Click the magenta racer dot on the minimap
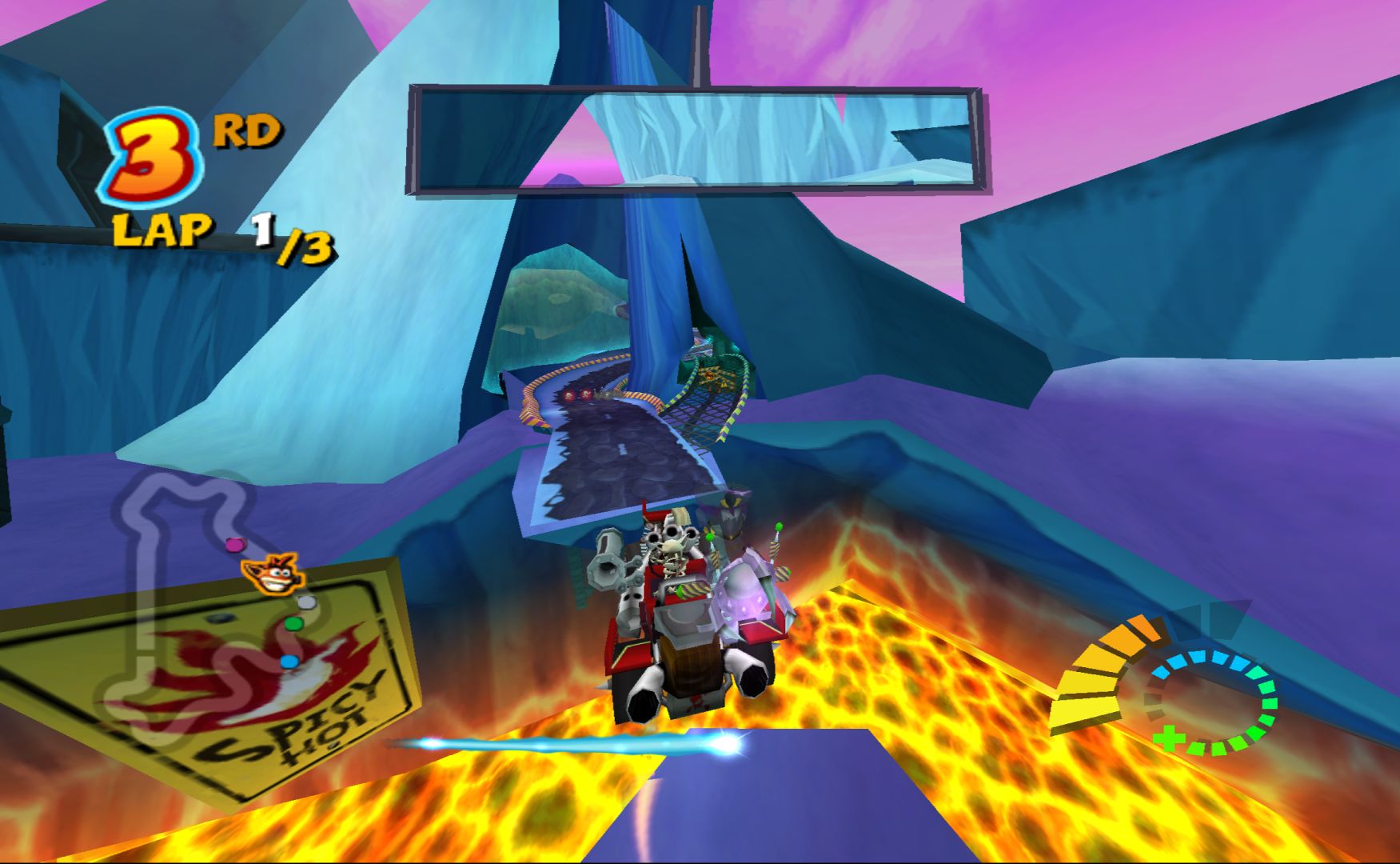The height and width of the screenshot is (864, 1400). point(233,545)
